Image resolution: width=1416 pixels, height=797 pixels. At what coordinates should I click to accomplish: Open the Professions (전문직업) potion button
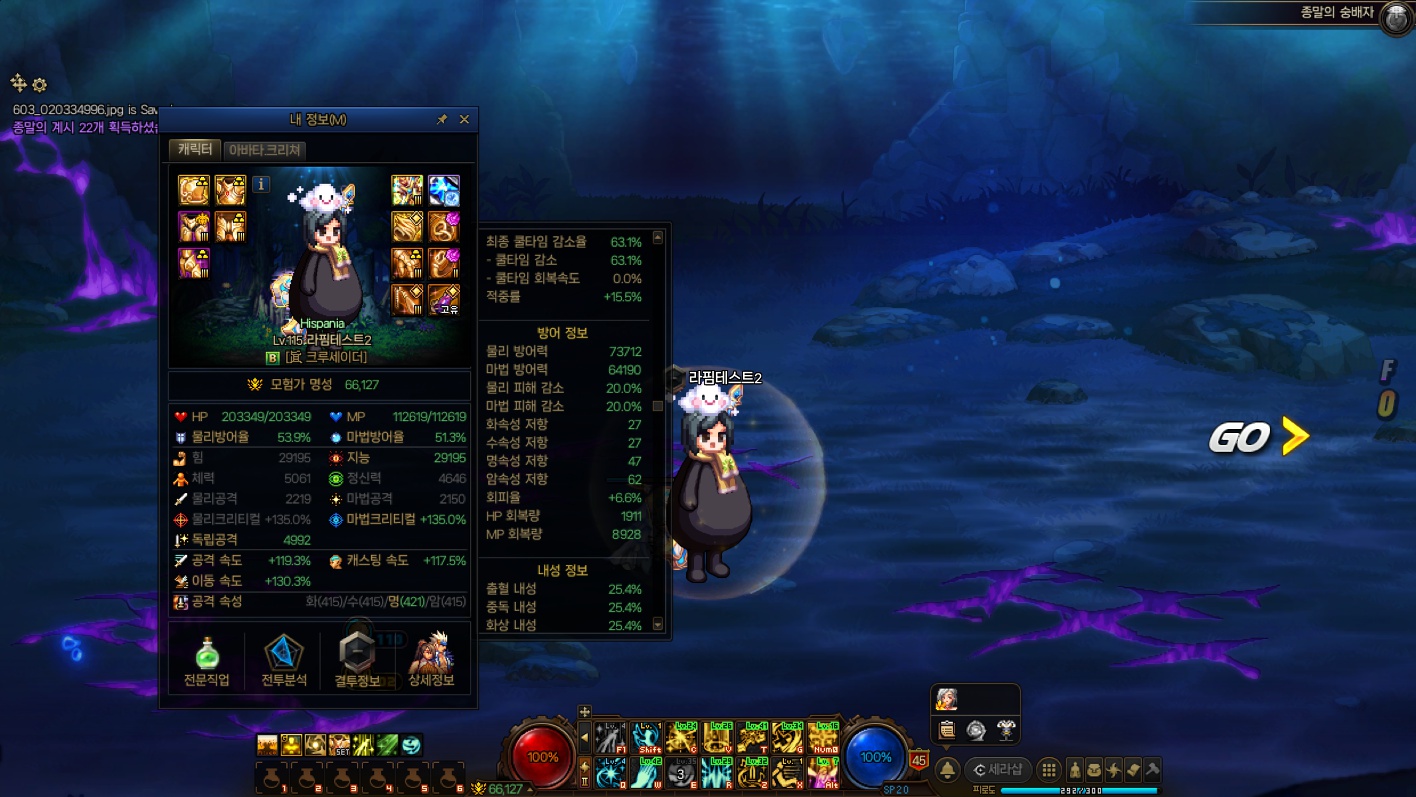click(207, 661)
